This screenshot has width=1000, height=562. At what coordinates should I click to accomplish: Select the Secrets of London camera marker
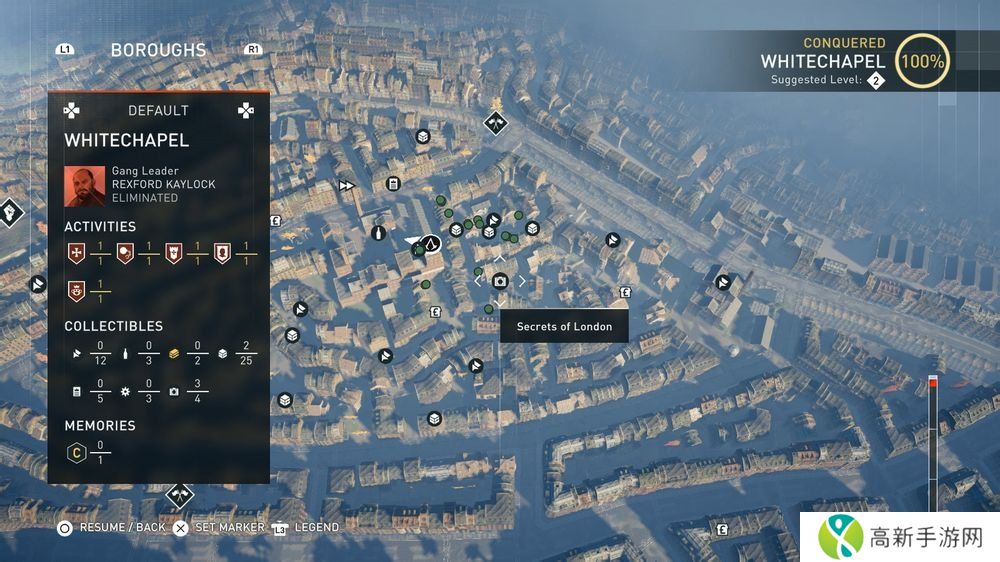500,281
